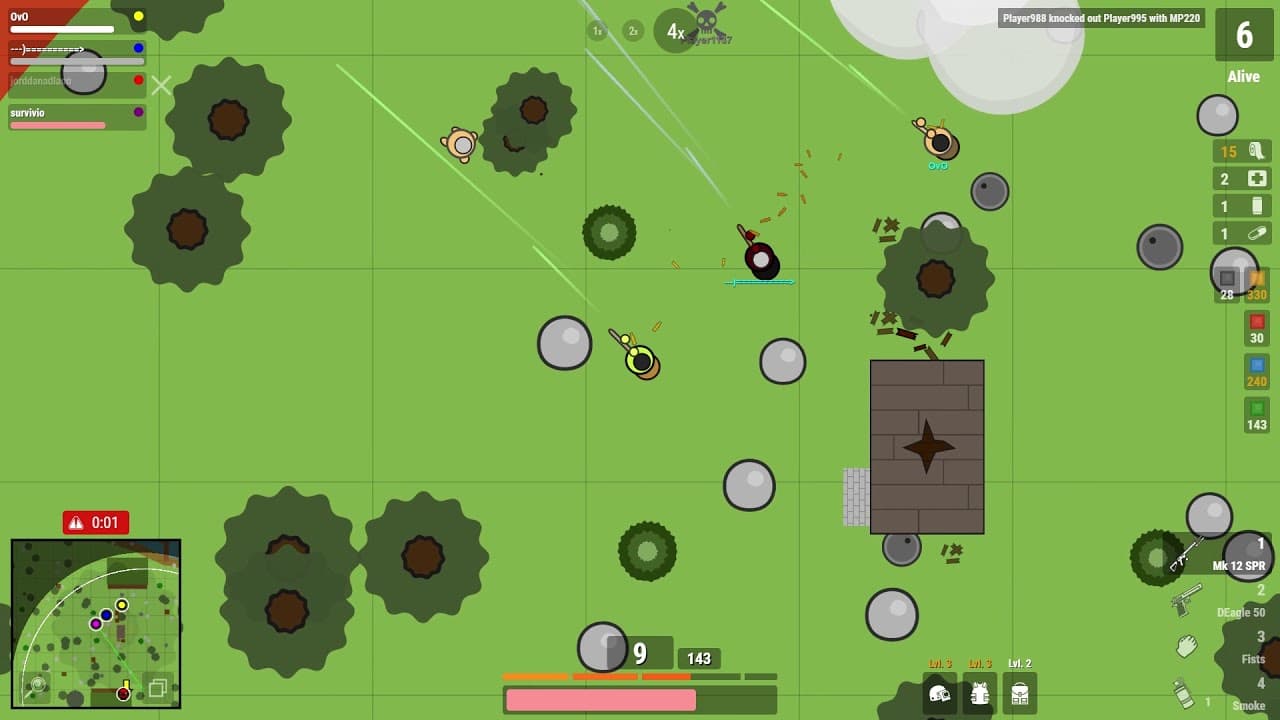Toggle 2x camera zoom
This screenshot has height=720, width=1280.
click(x=632, y=31)
